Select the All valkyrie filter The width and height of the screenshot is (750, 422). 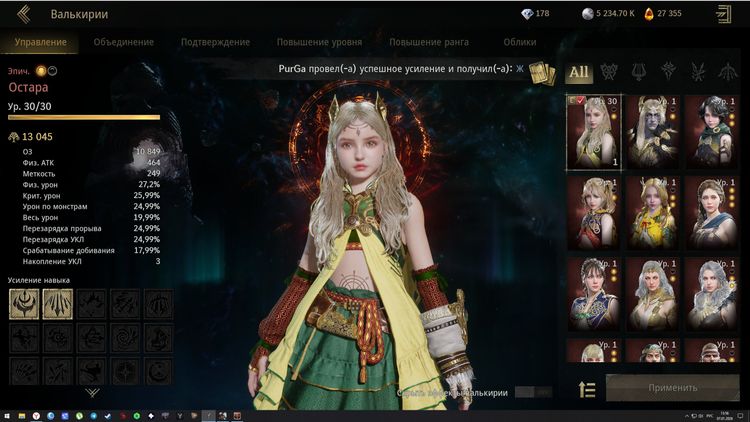(579, 72)
